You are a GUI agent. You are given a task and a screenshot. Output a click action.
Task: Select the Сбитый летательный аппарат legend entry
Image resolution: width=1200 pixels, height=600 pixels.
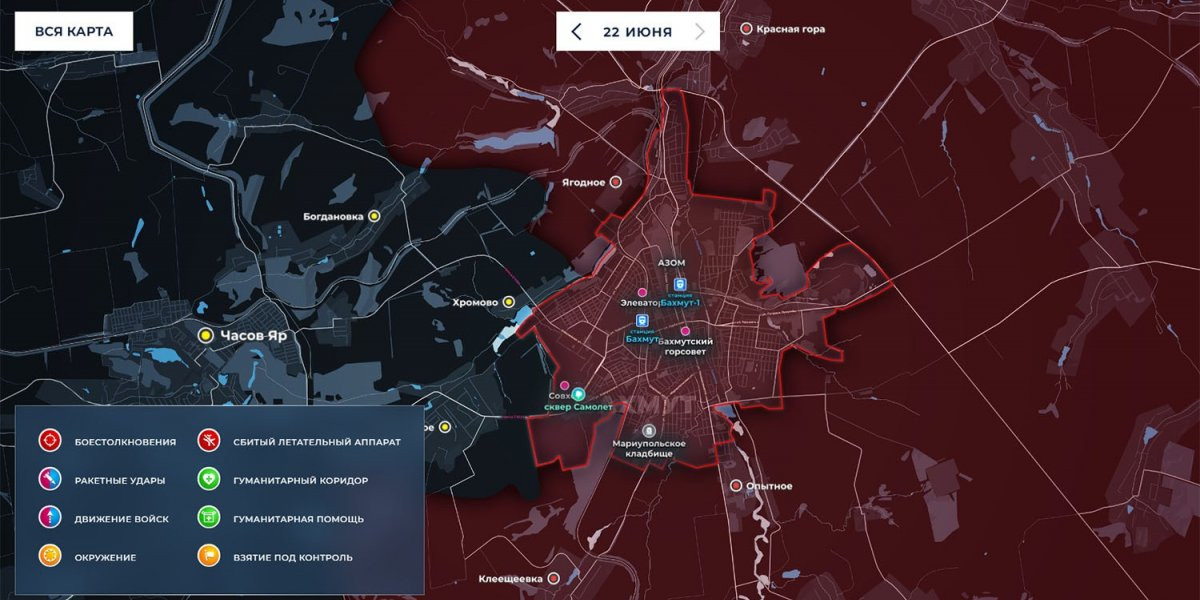[x=209, y=441]
